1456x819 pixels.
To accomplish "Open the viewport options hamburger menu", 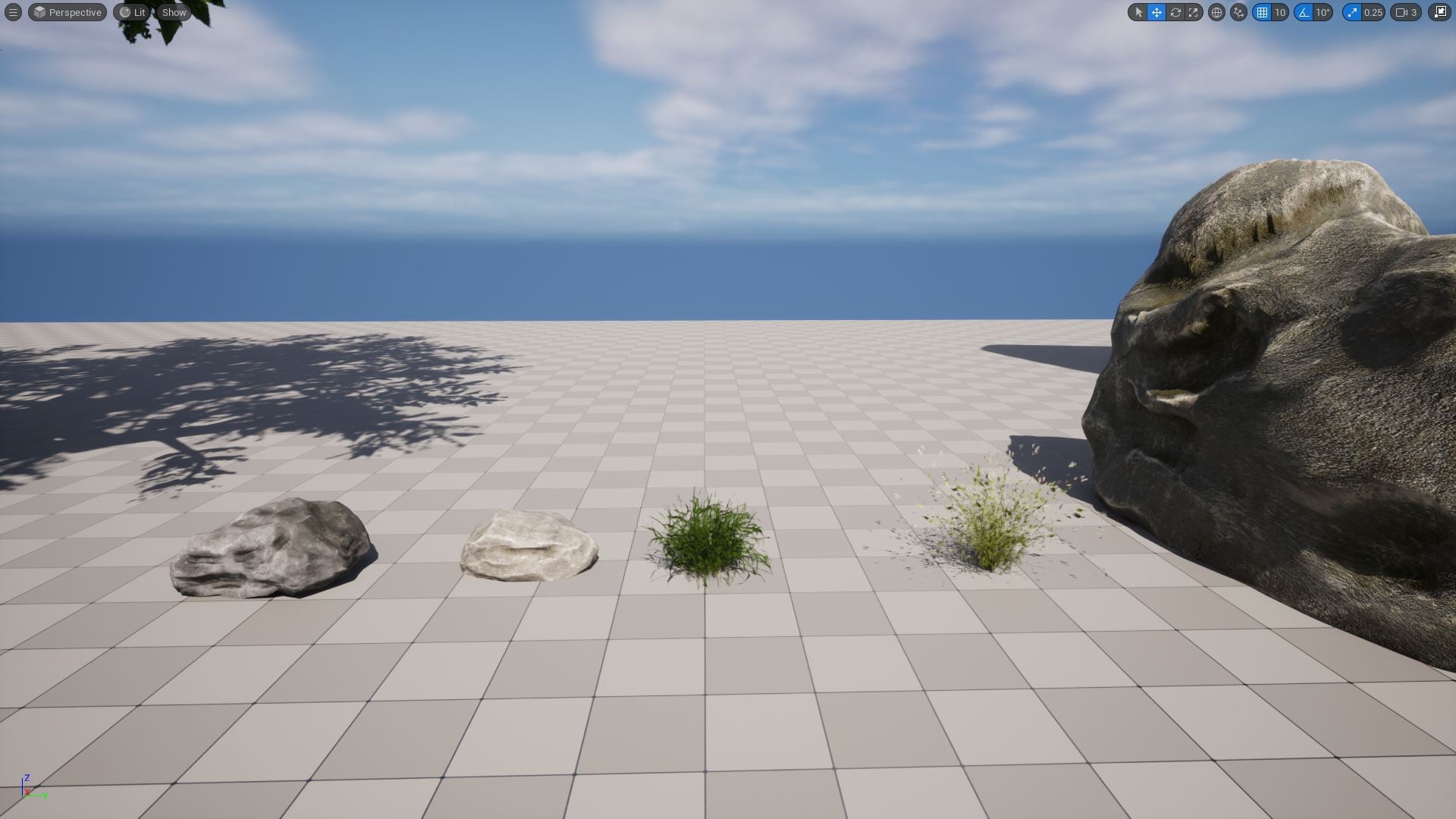I will click(x=12, y=12).
